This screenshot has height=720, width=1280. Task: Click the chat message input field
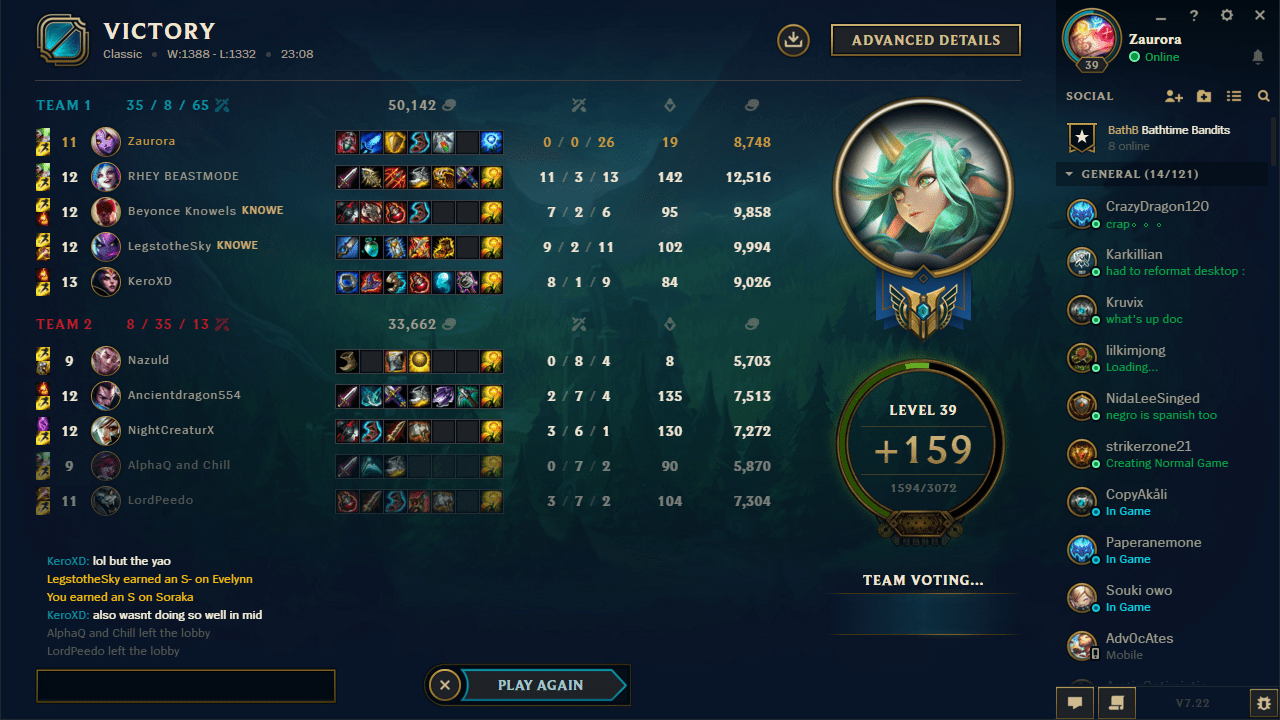185,686
